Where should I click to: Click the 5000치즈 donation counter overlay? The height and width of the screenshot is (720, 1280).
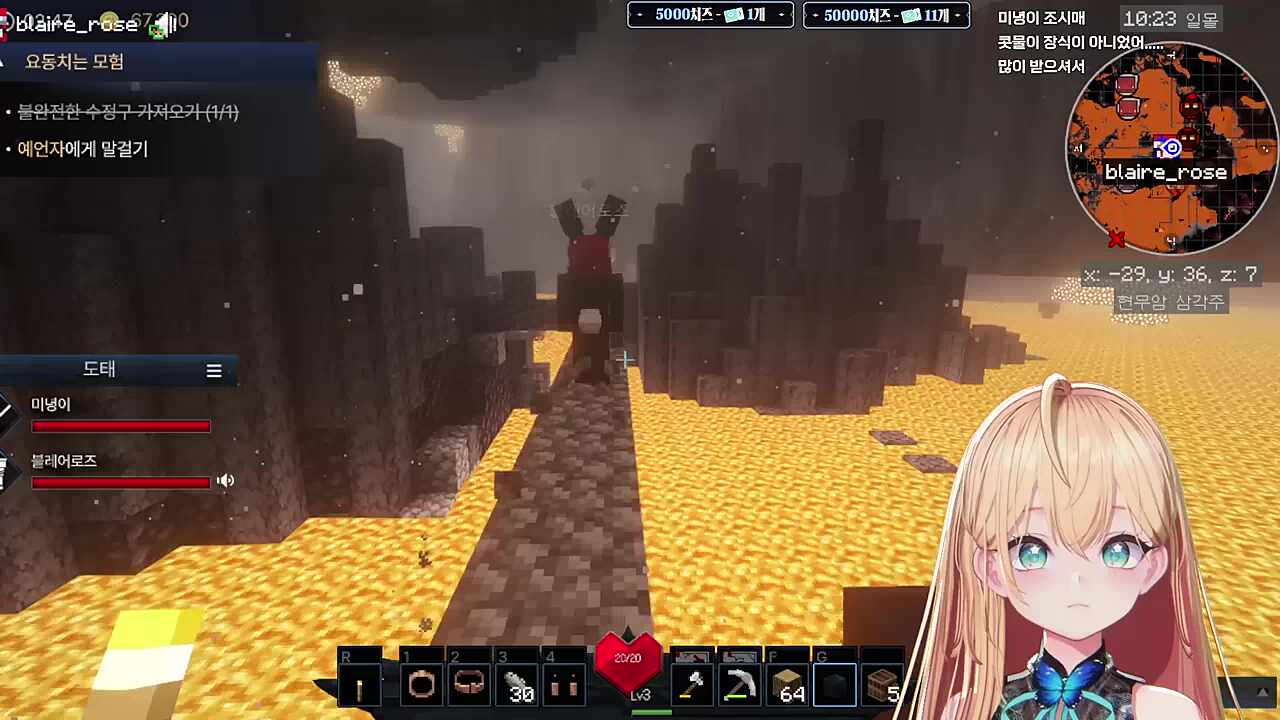click(710, 15)
